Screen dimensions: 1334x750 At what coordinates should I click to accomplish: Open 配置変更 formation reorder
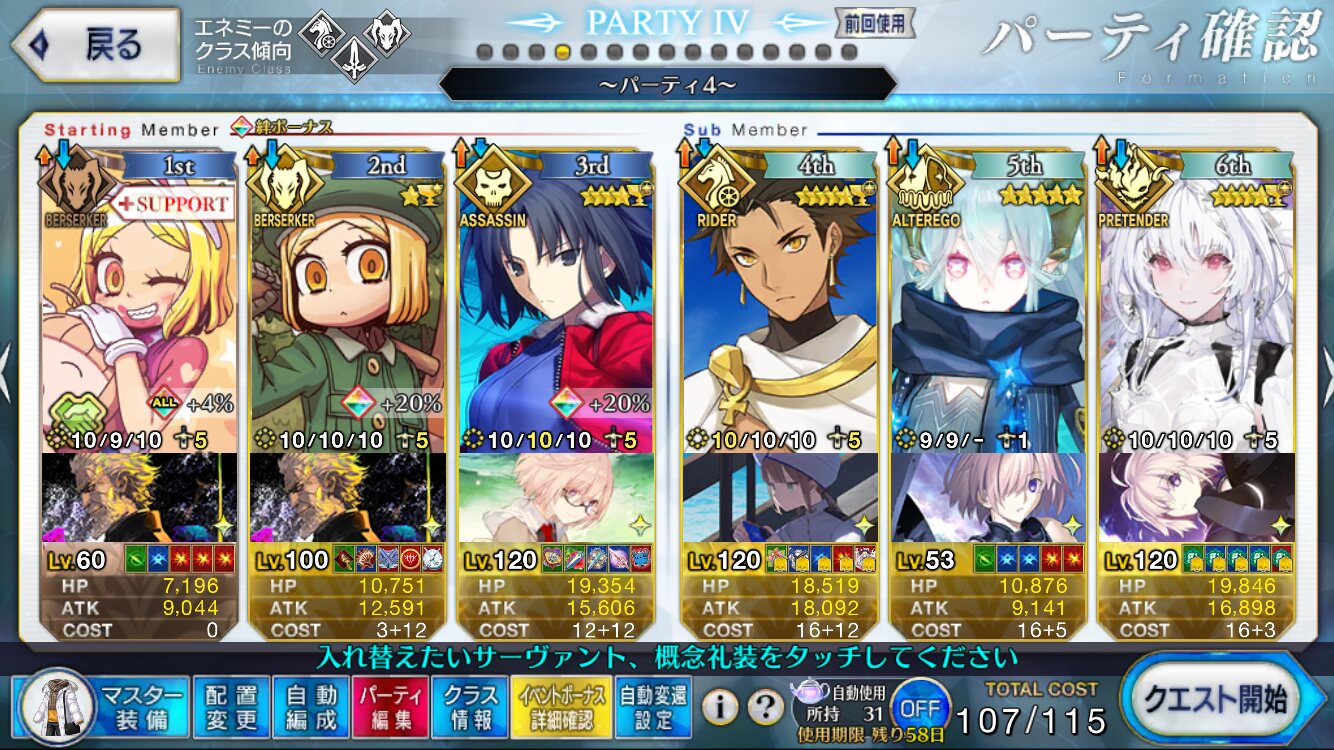(231, 707)
